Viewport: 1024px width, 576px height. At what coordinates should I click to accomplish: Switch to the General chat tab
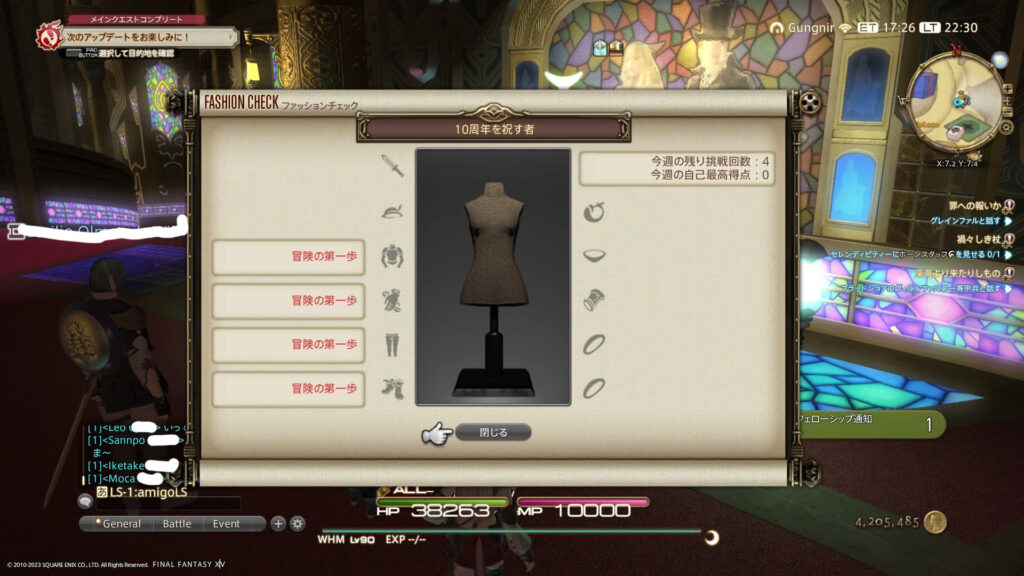click(x=118, y=523)
